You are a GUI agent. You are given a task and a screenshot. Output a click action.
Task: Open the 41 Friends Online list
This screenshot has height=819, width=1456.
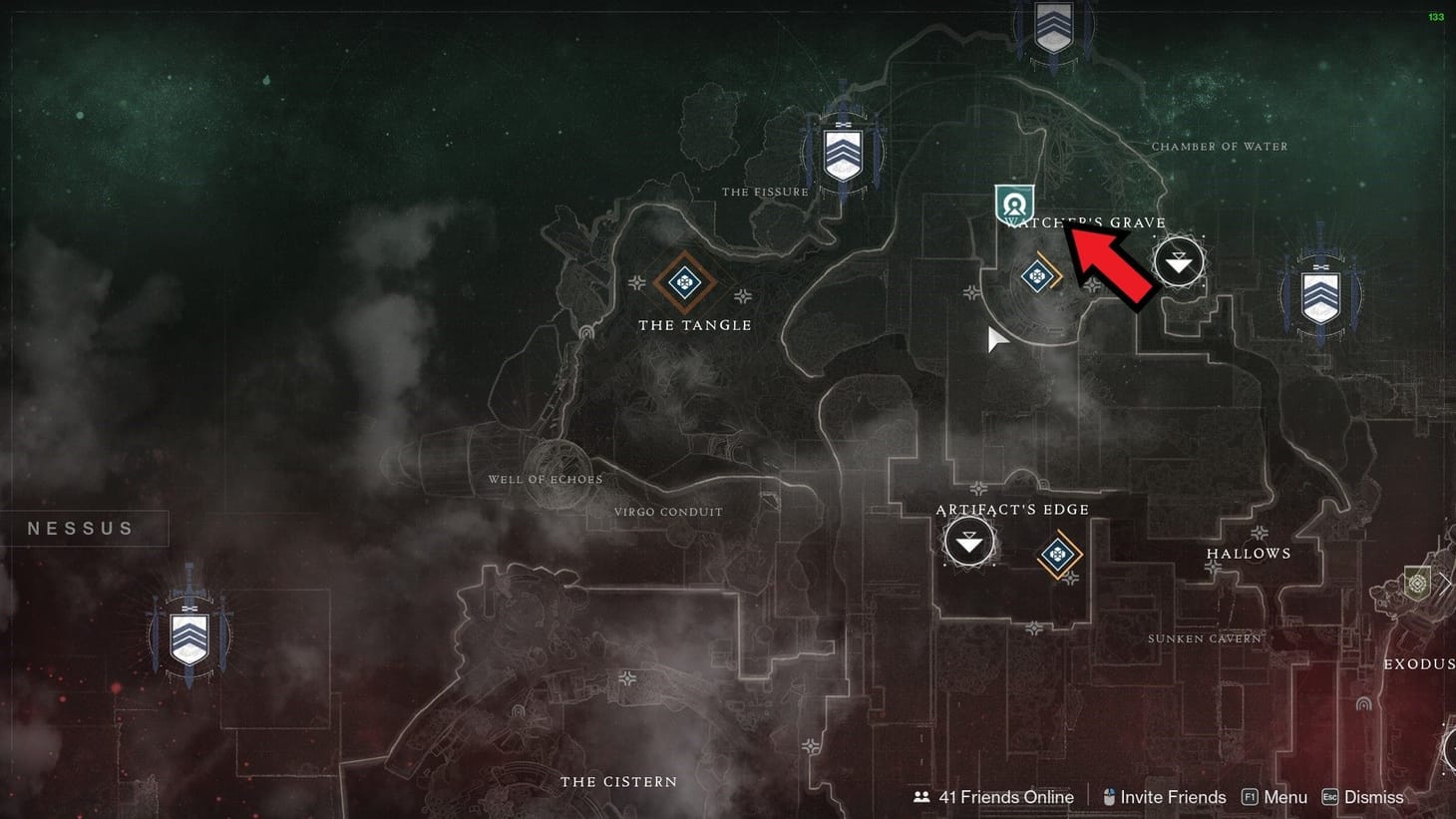[x=1005, y=797]
